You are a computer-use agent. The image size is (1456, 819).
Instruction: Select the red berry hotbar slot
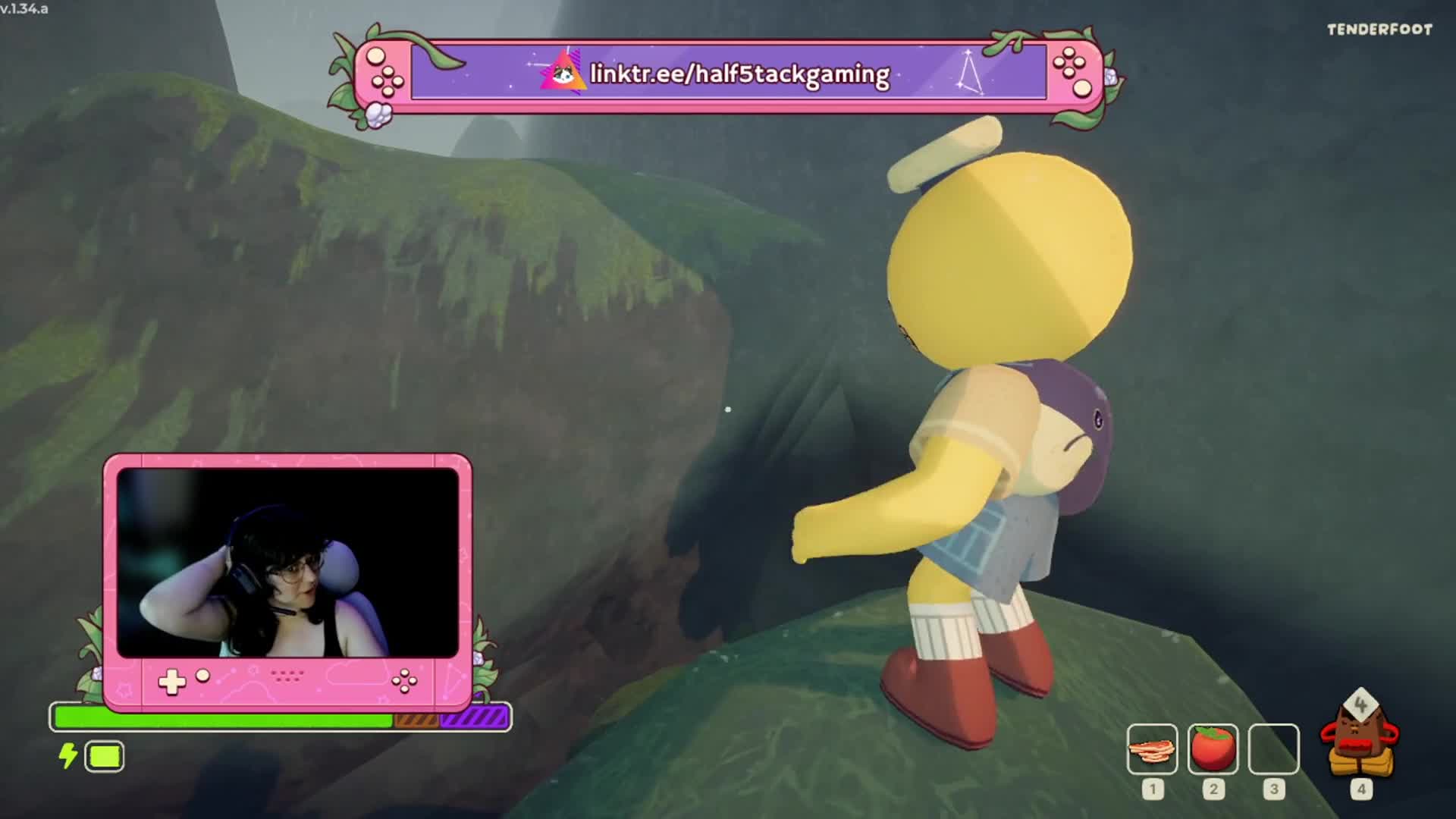coord(1213,749)
